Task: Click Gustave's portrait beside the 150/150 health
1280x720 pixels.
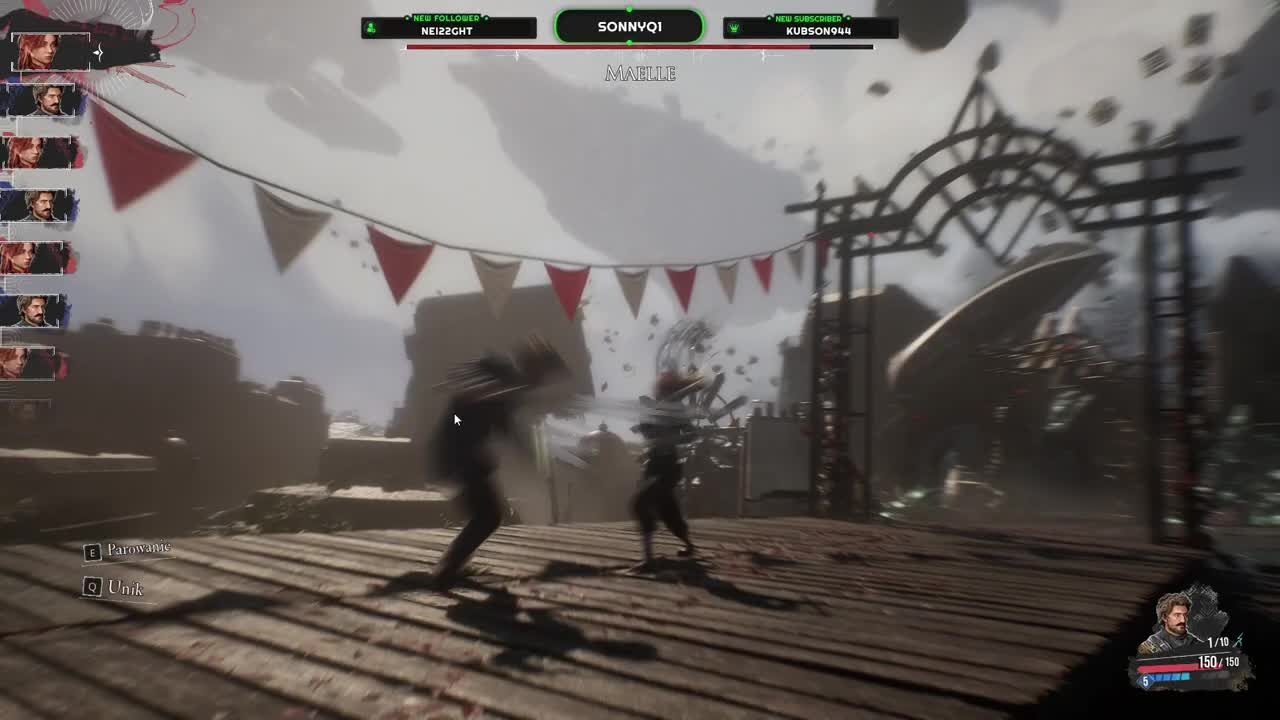Action: pyautogui.click(x=1176, y=625)
